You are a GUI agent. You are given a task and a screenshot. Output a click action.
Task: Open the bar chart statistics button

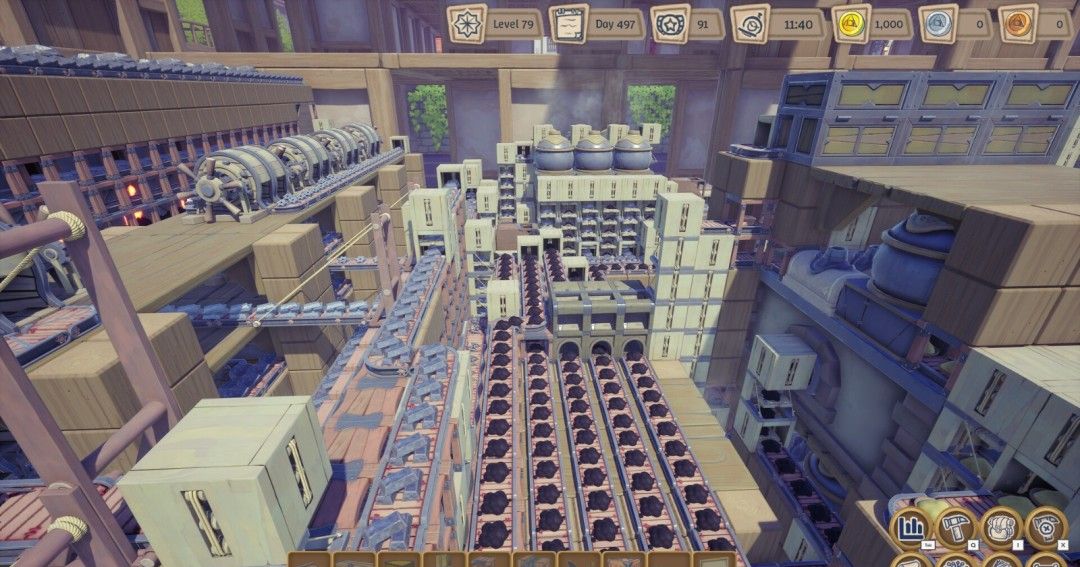coord(911,527)
